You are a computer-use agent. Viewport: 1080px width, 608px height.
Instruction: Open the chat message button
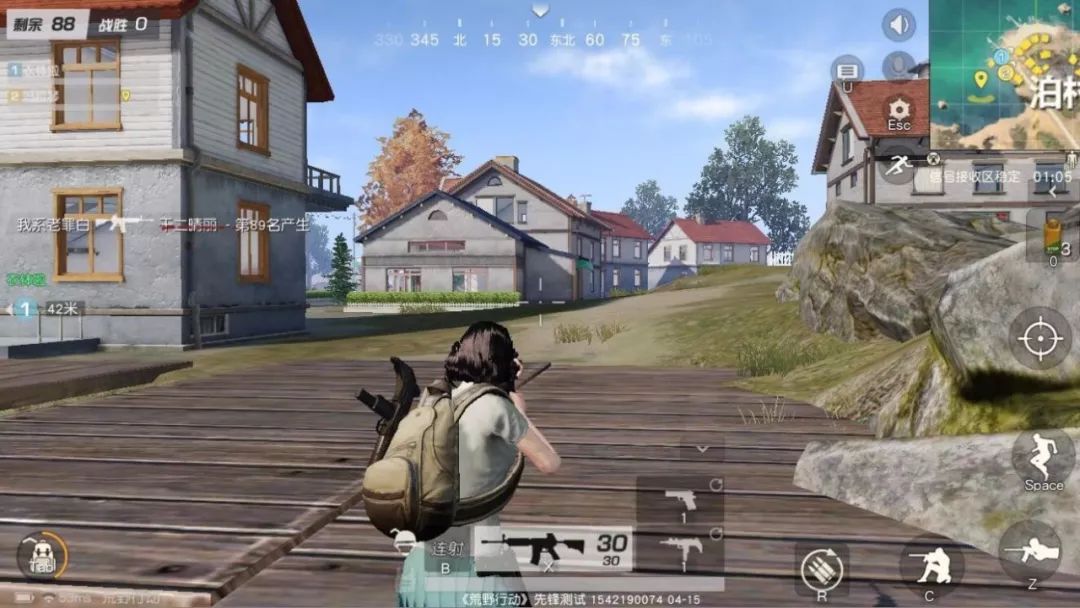[x=847, y=70]
